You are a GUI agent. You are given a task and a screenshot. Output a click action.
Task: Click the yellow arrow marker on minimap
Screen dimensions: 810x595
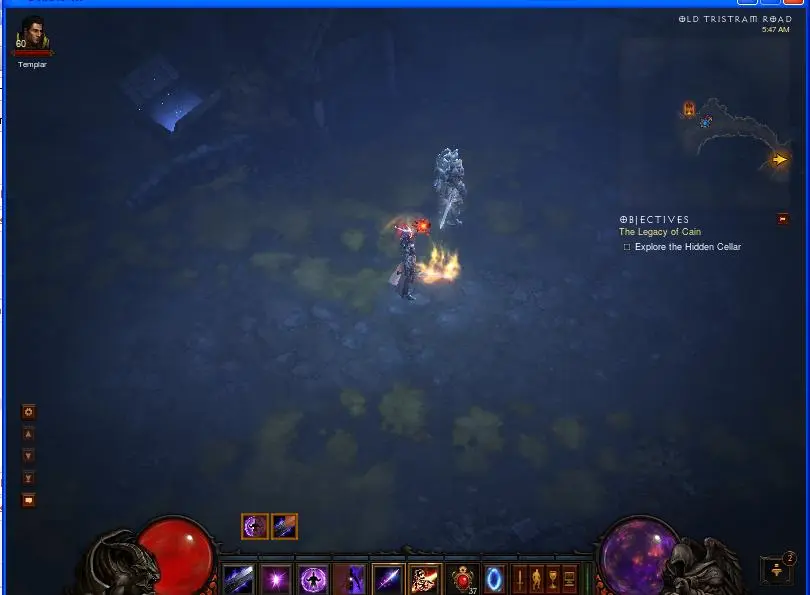(779, 159)
